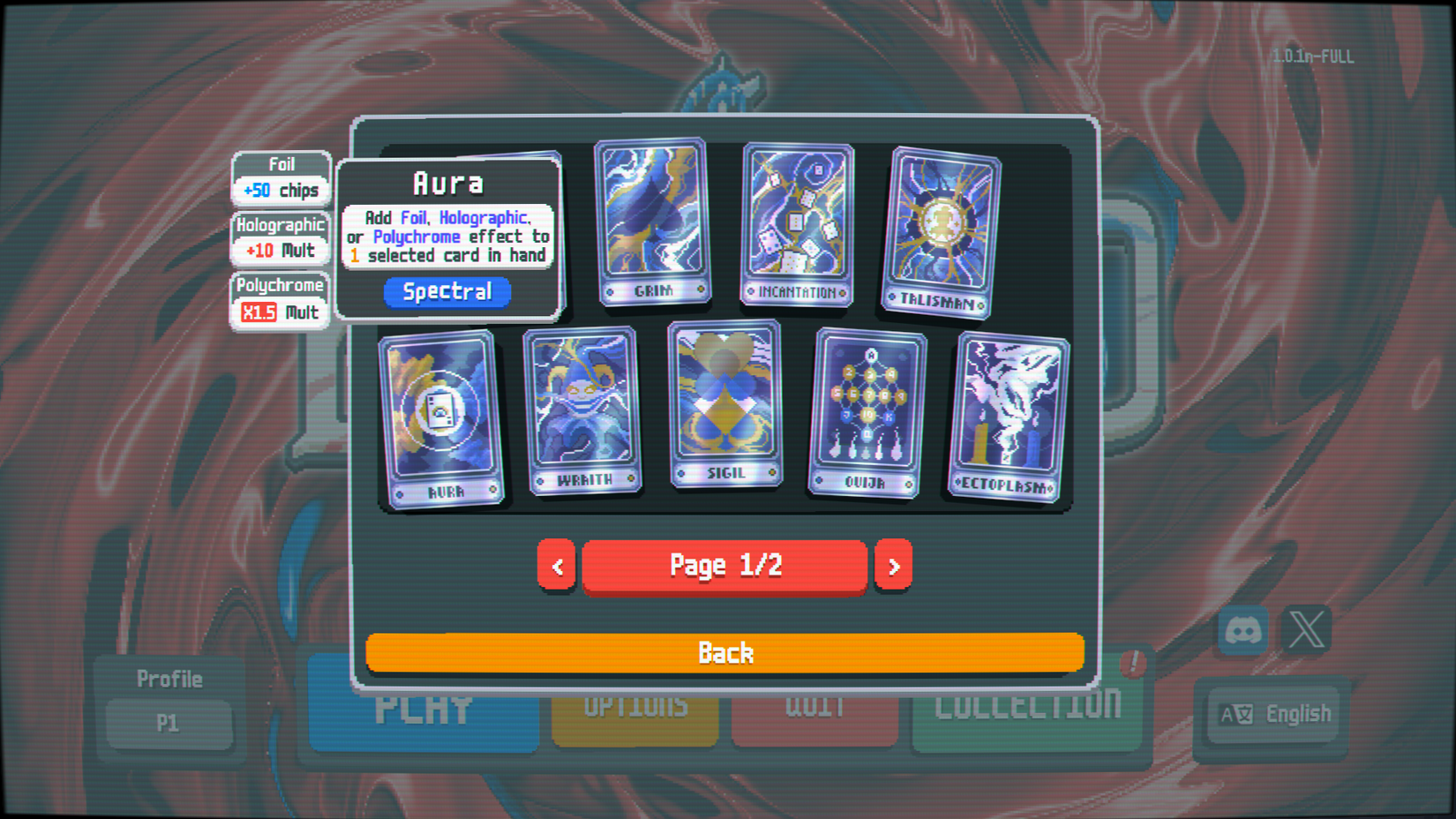Screen dimensions: 1456x819
Task: Open the X social media icon
Action: 1307,630
